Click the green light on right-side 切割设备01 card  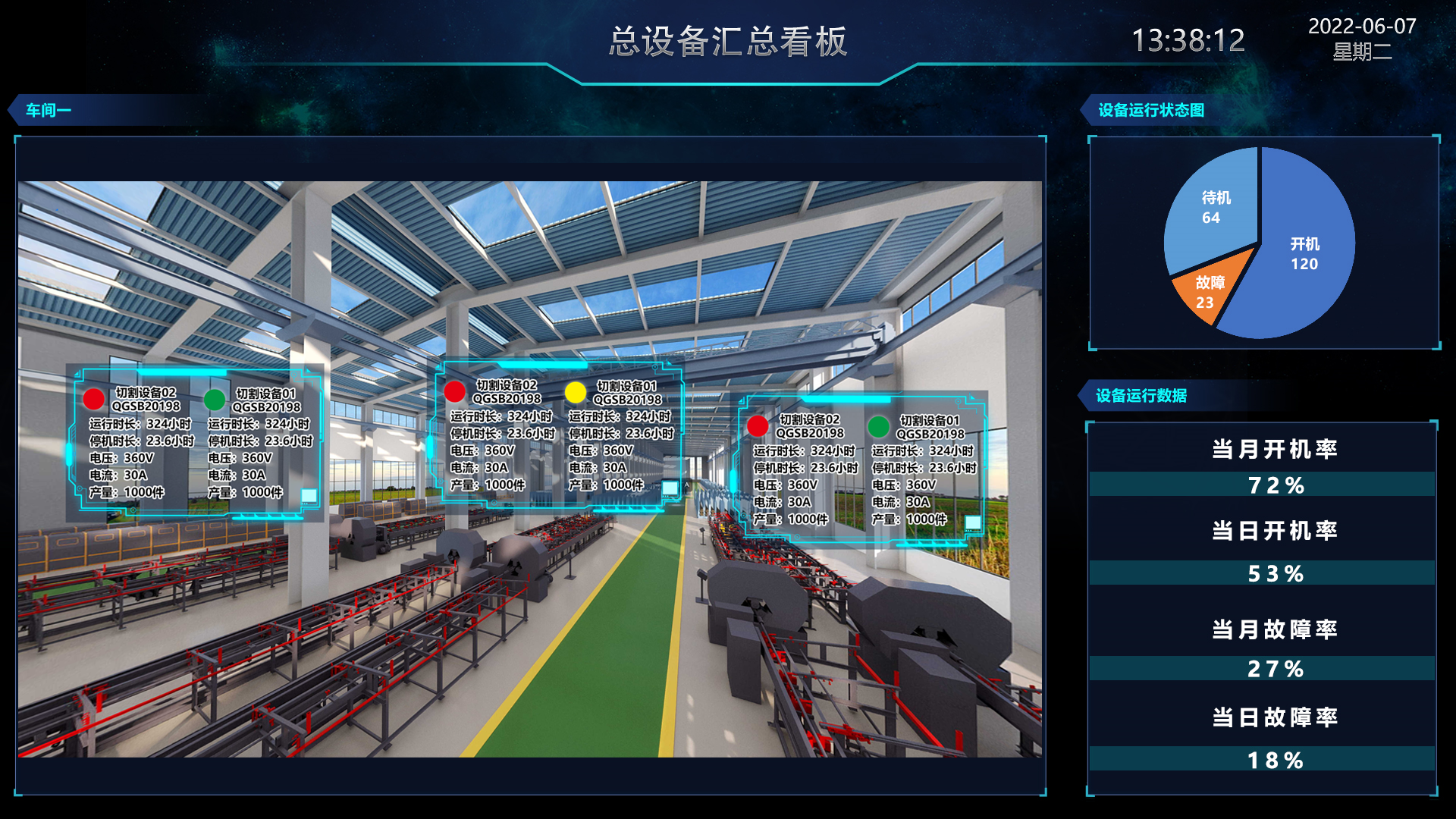(878, 425)
